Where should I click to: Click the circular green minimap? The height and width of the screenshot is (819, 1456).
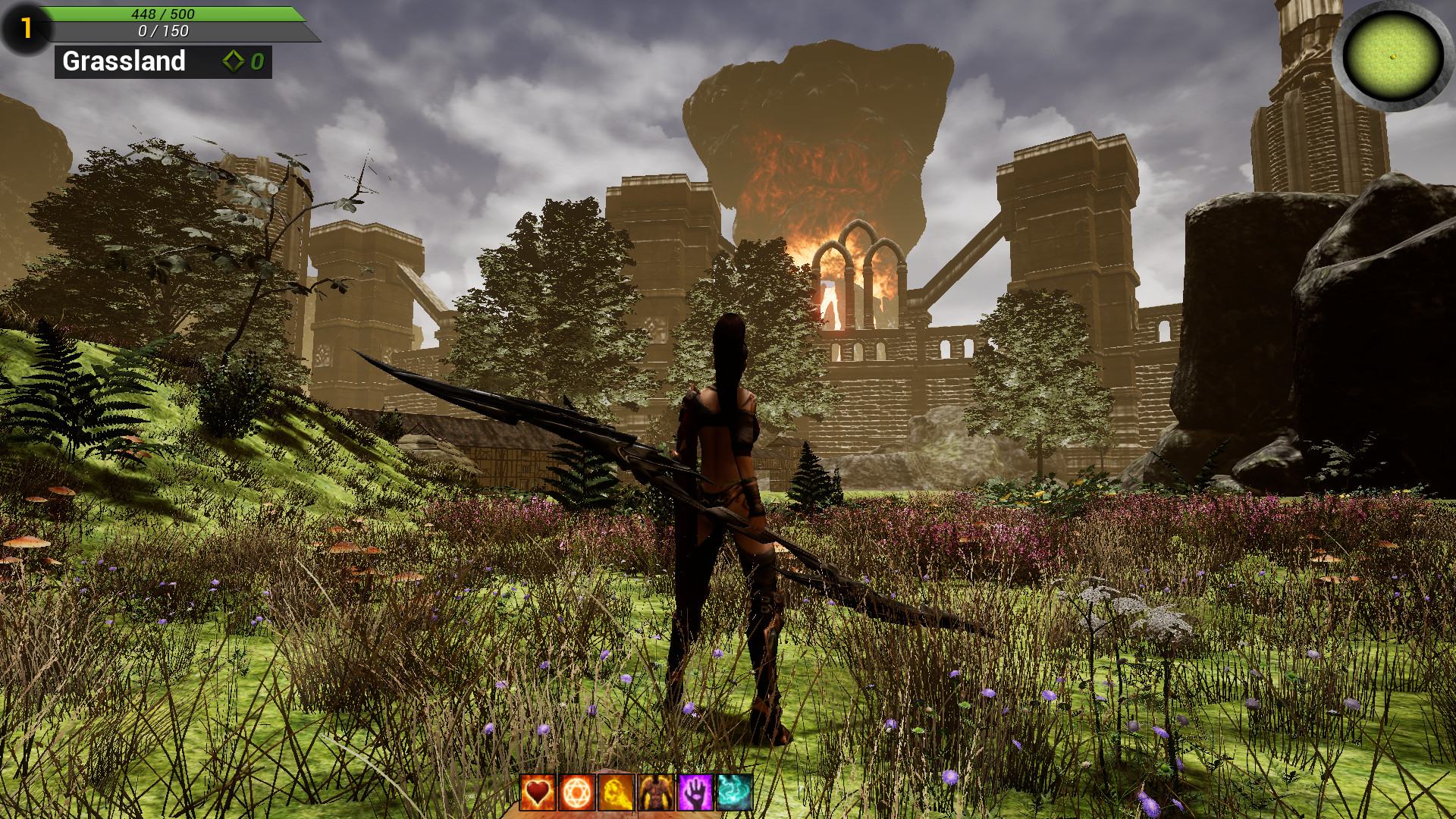[x=1393, y=55]
